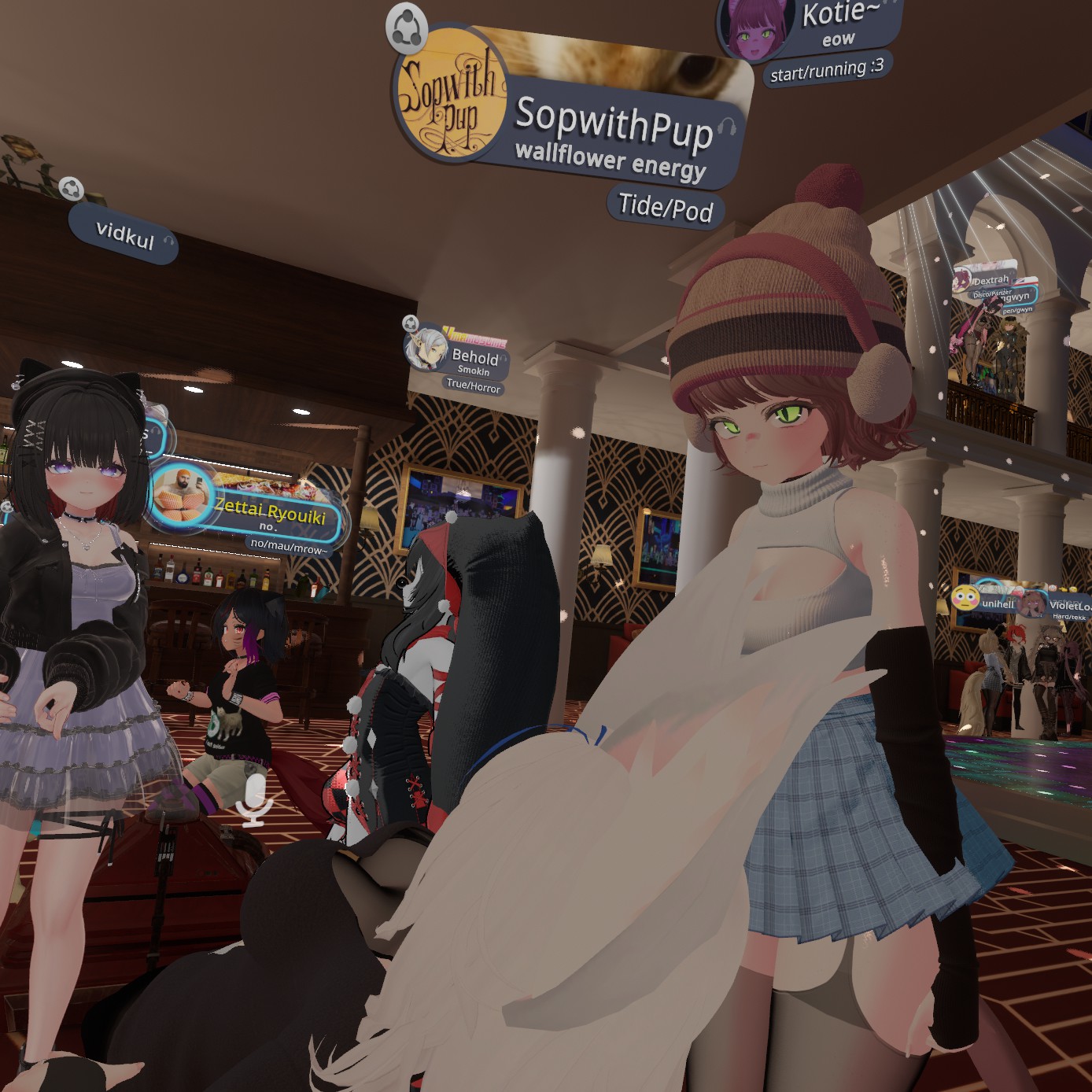Select the Dextrah nameplate
The width and height of the screenshot is (1092, 1092).
[990, 280]
